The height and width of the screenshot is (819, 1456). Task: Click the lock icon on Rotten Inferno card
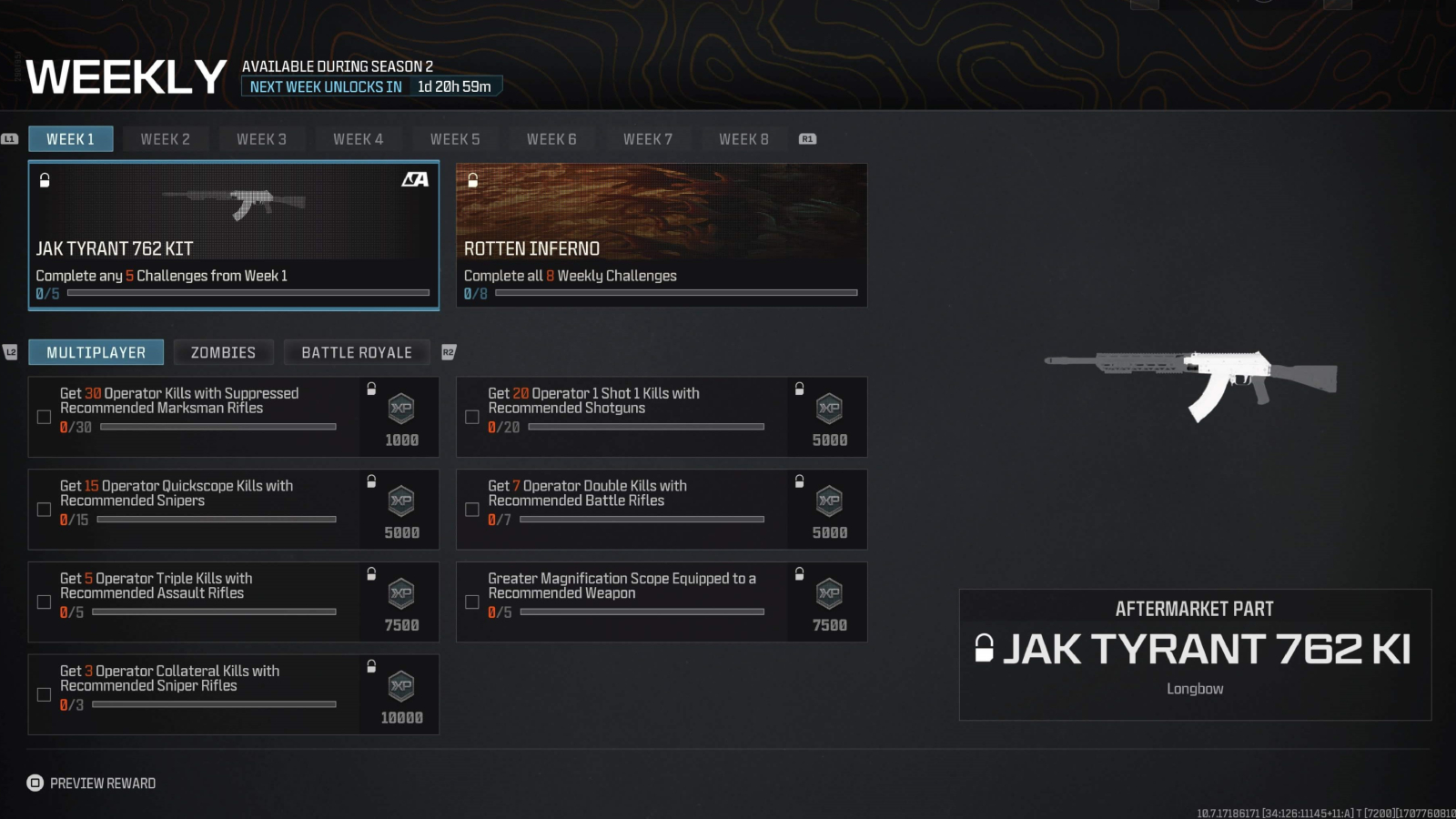[472, 180]
